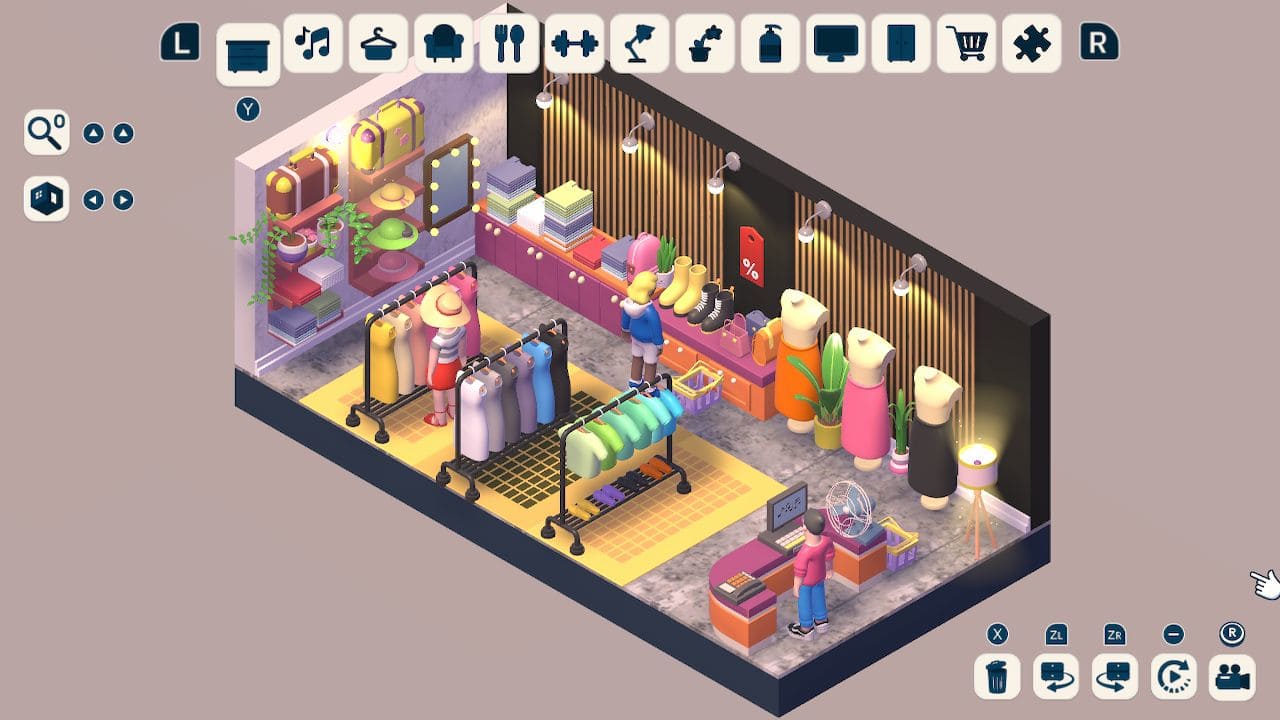Open the soap bottle bathroom category
The width and height of the screenshot is (1280, 720).
point(770,44)
